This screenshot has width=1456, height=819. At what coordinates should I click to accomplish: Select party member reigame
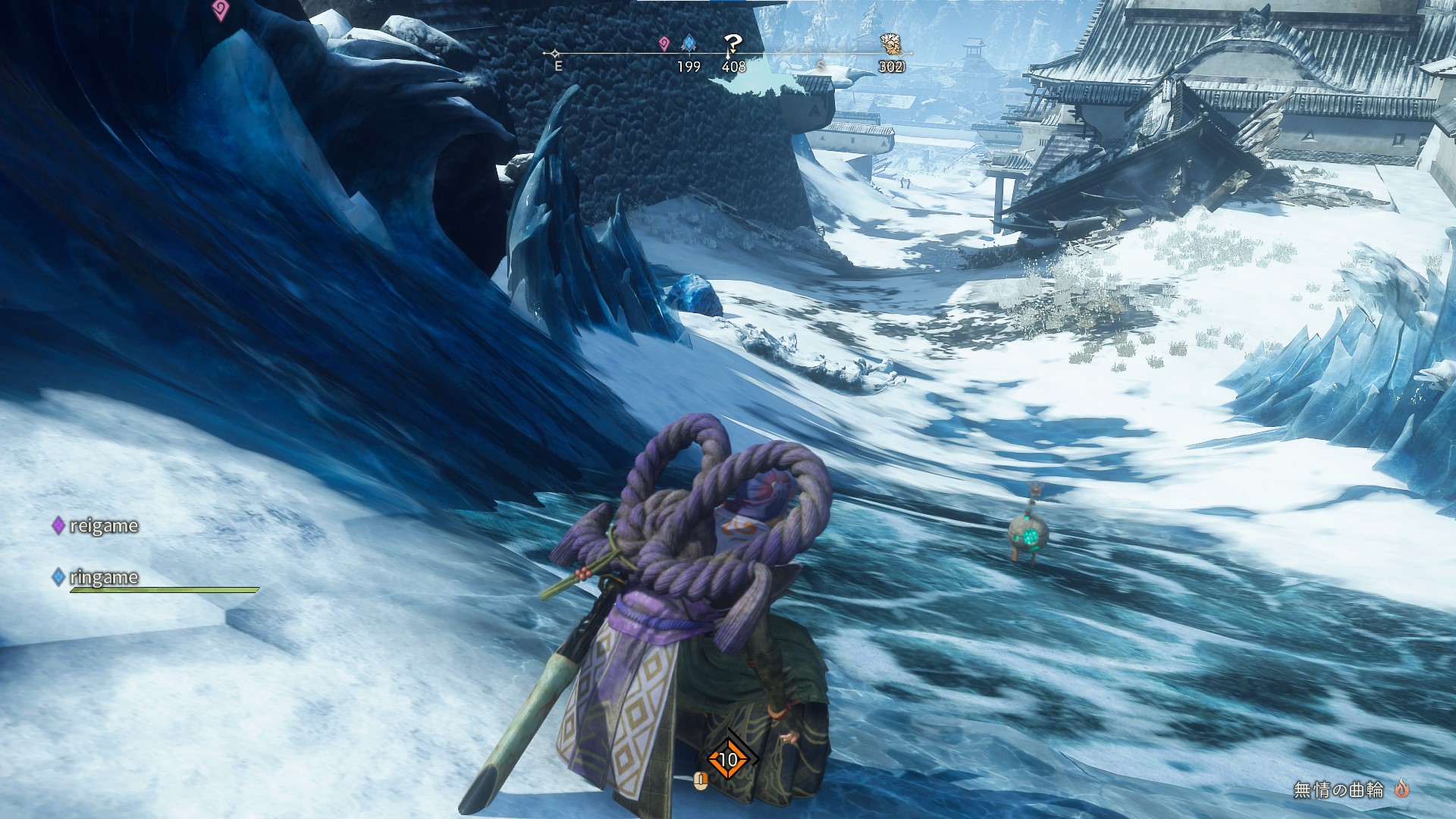[103, 526]
